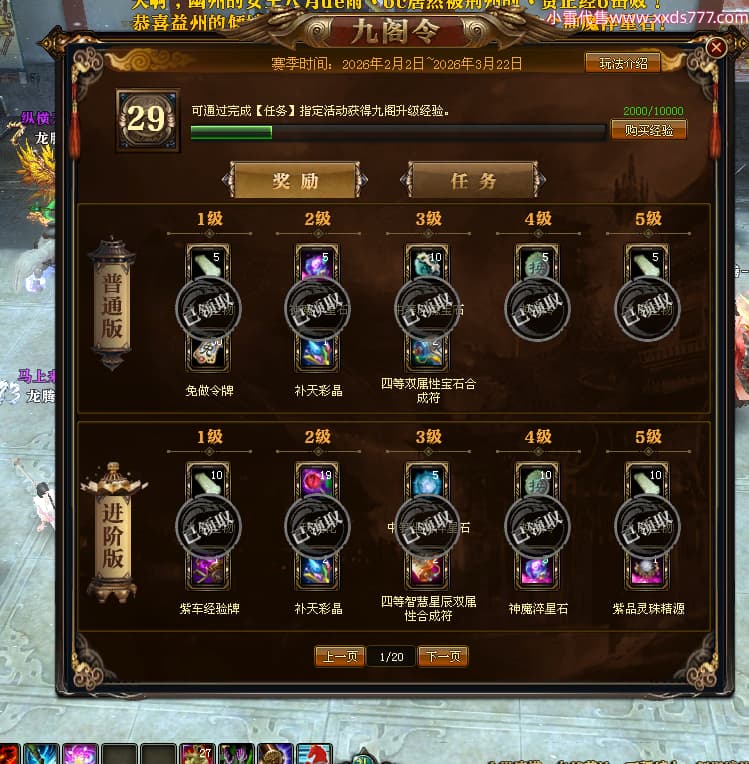Image resolution: width=749 pixels, height=764 pixels.
Task: Open the 玩法介绍 gameplay introduction
Action: [622, 63]
